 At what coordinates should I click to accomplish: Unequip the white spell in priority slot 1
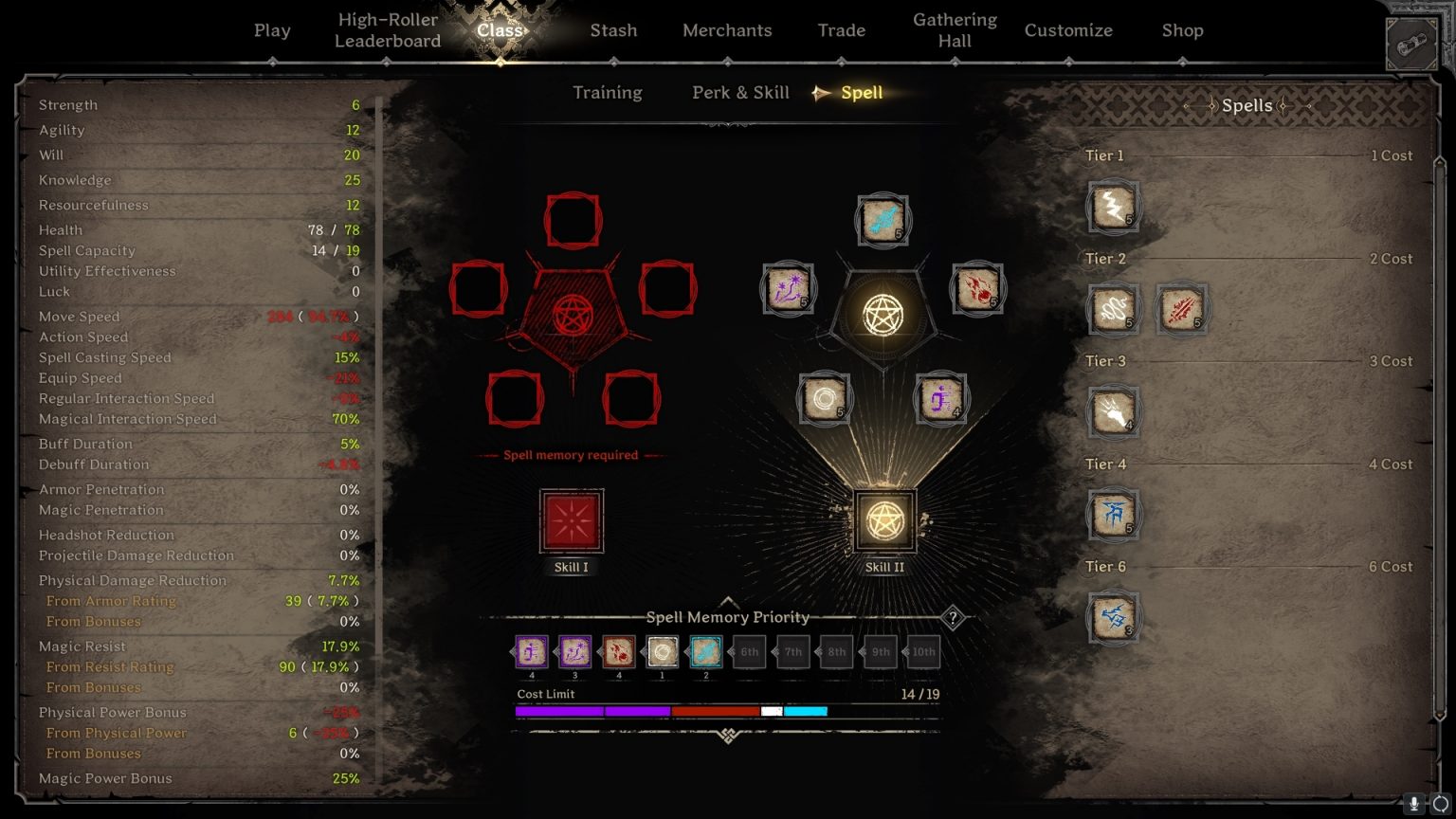point(661,652)
